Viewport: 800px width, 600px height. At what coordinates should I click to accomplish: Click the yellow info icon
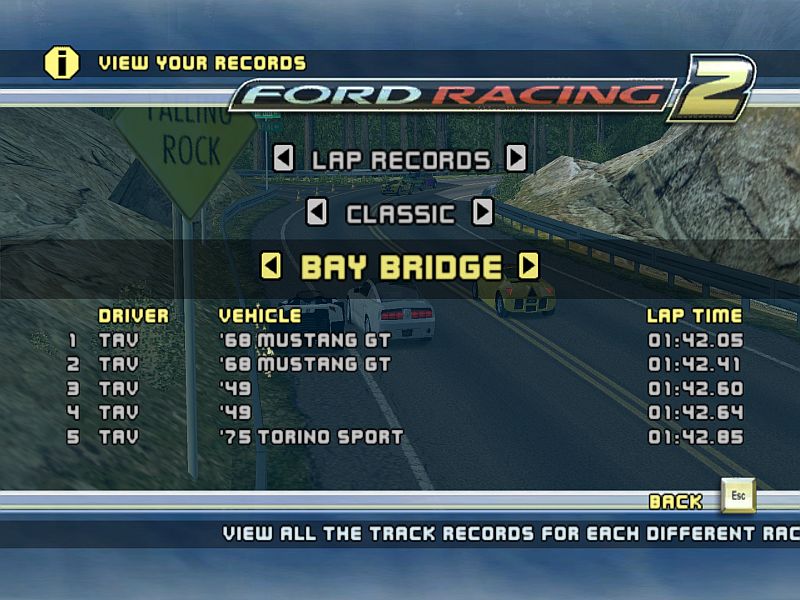[x=61, y=62]
